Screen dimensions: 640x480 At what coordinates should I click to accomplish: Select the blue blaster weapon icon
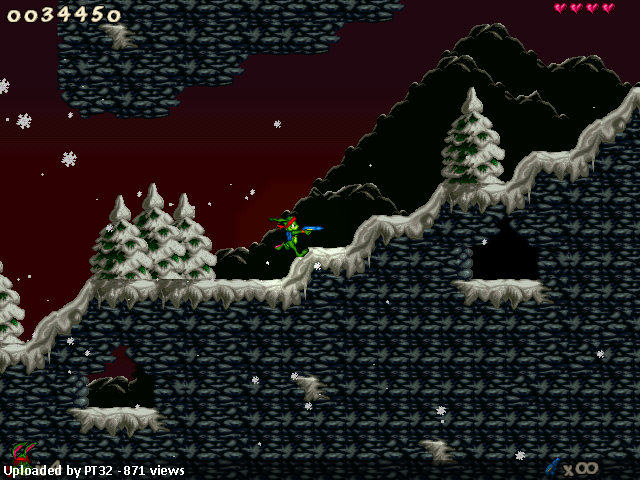[552, 466]
